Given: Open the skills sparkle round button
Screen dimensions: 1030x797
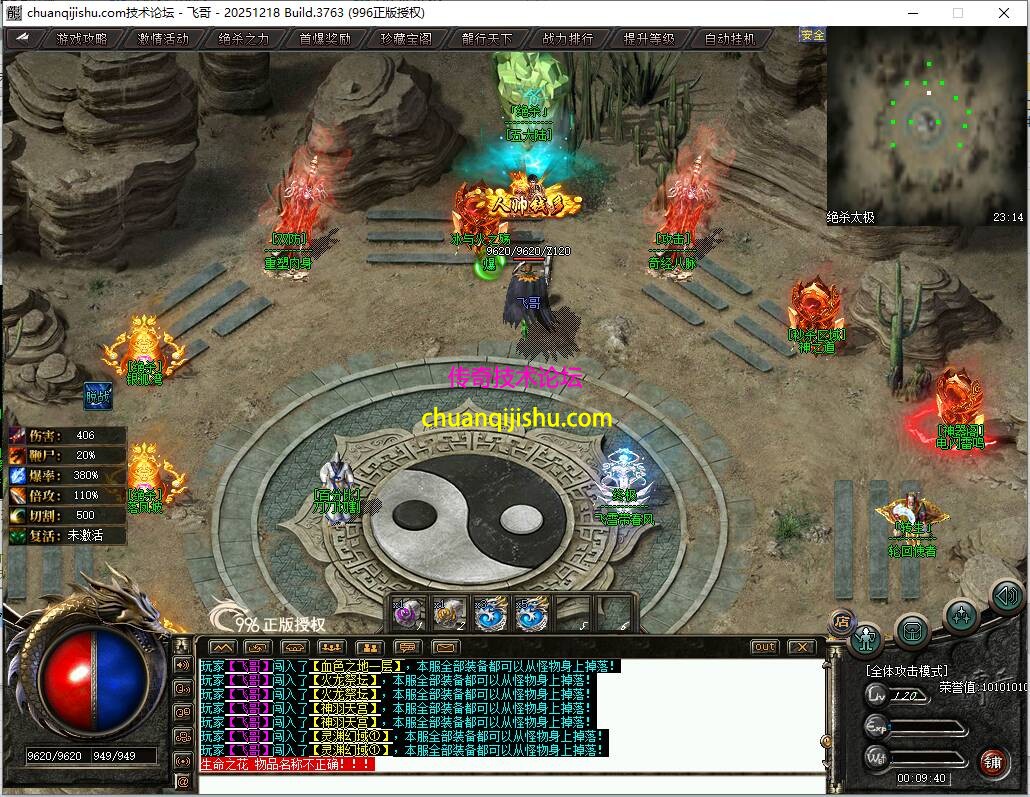Looking at the screenshot, I should tap(960, 616).
